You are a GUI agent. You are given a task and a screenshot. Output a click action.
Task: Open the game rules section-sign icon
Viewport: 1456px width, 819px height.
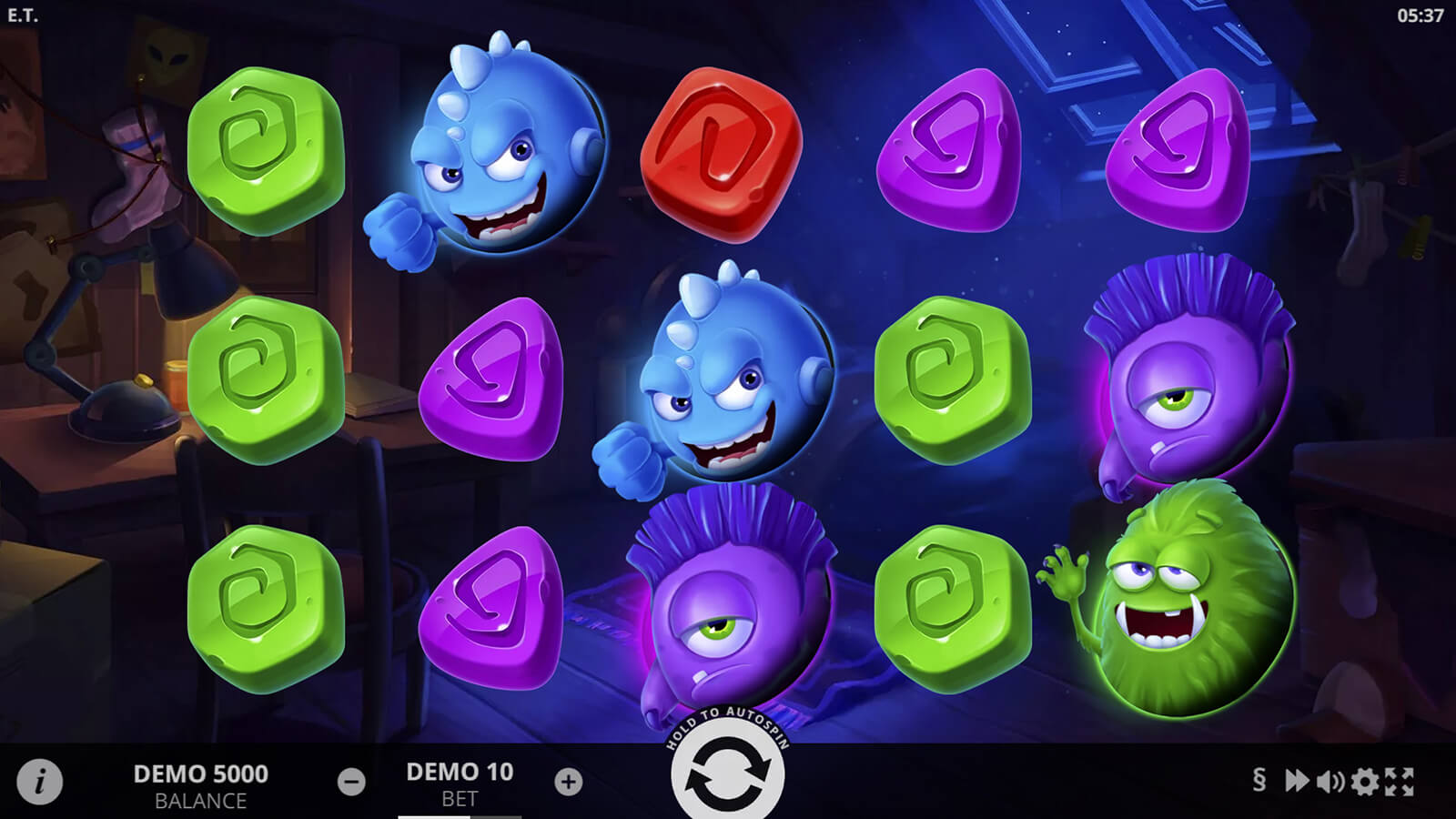click(x=1259, y=780)
